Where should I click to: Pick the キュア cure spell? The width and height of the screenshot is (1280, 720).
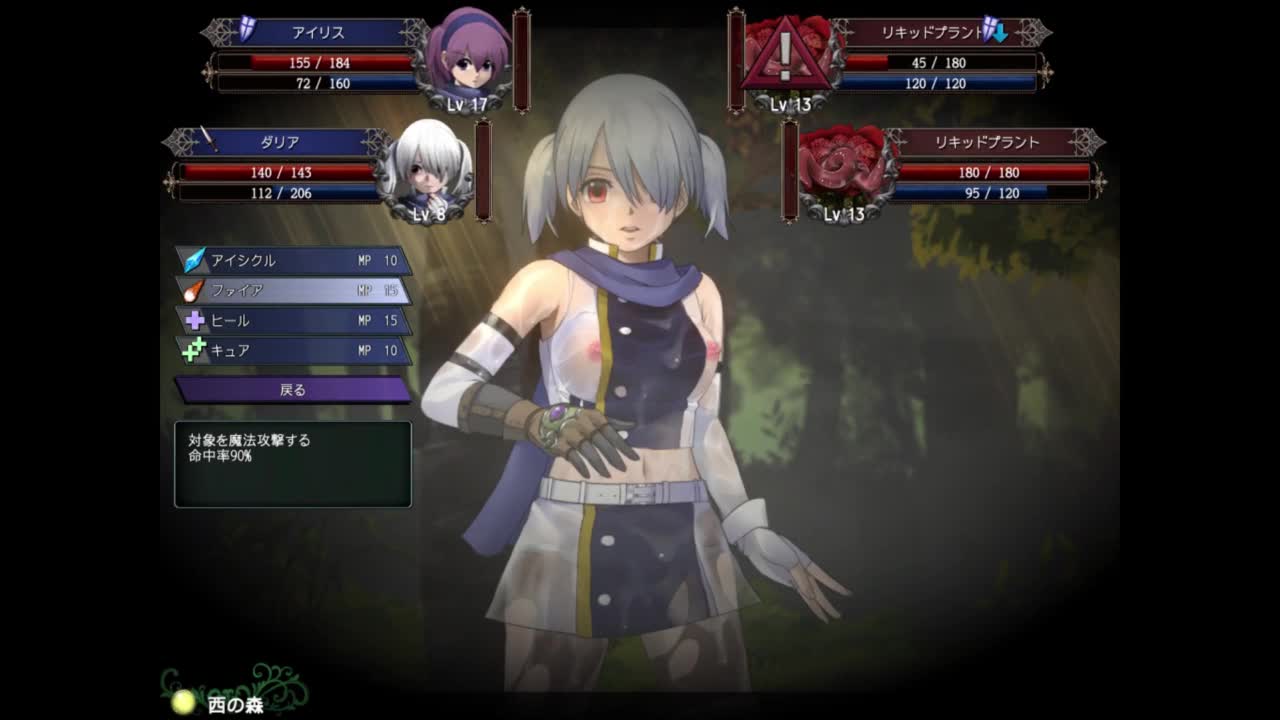293,351
